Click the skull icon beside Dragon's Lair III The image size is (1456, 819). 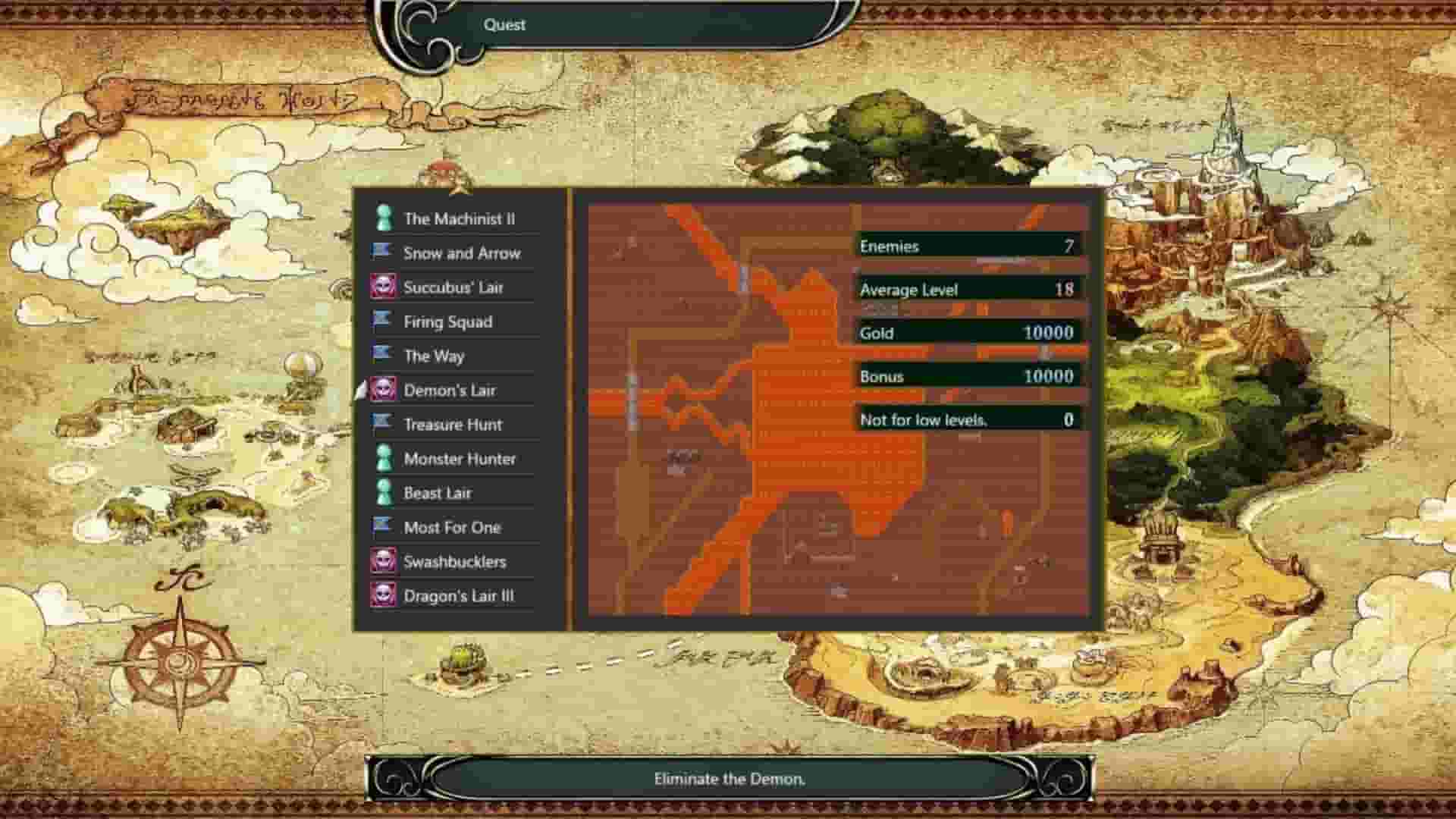pyautogui.click(x=386, y=596)
